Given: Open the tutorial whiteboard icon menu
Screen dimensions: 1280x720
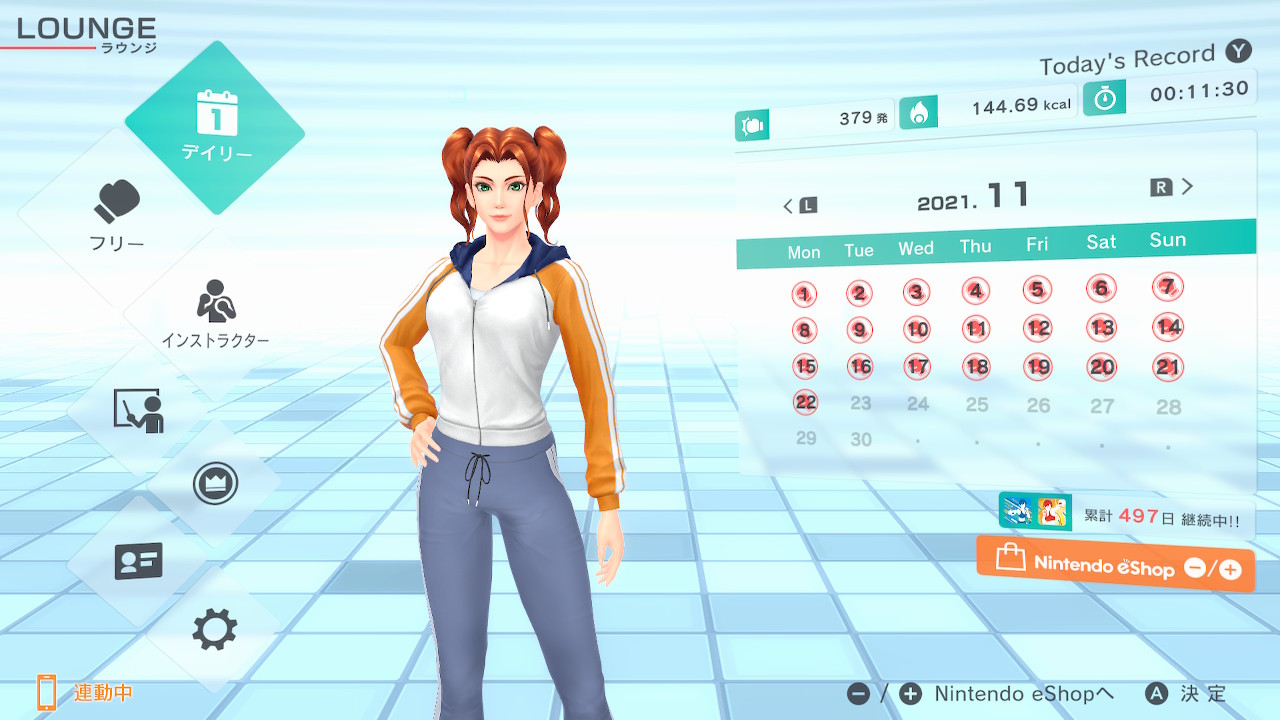Looking at the screenshot, I should (x=138, y=410).
